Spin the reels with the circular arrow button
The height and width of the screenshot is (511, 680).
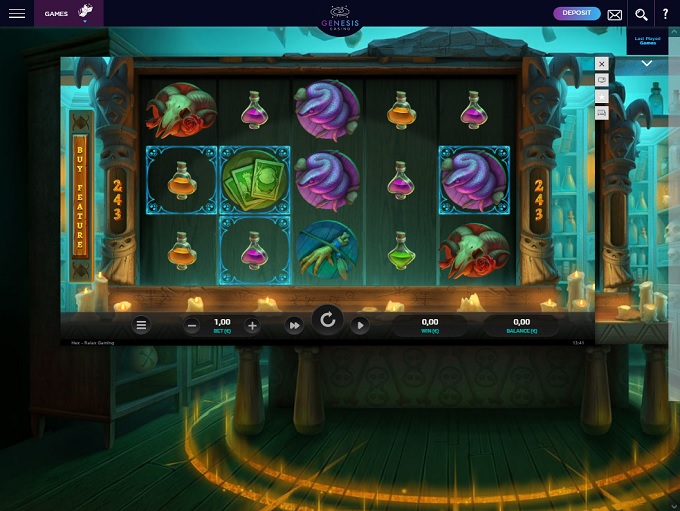pos(327,321)
